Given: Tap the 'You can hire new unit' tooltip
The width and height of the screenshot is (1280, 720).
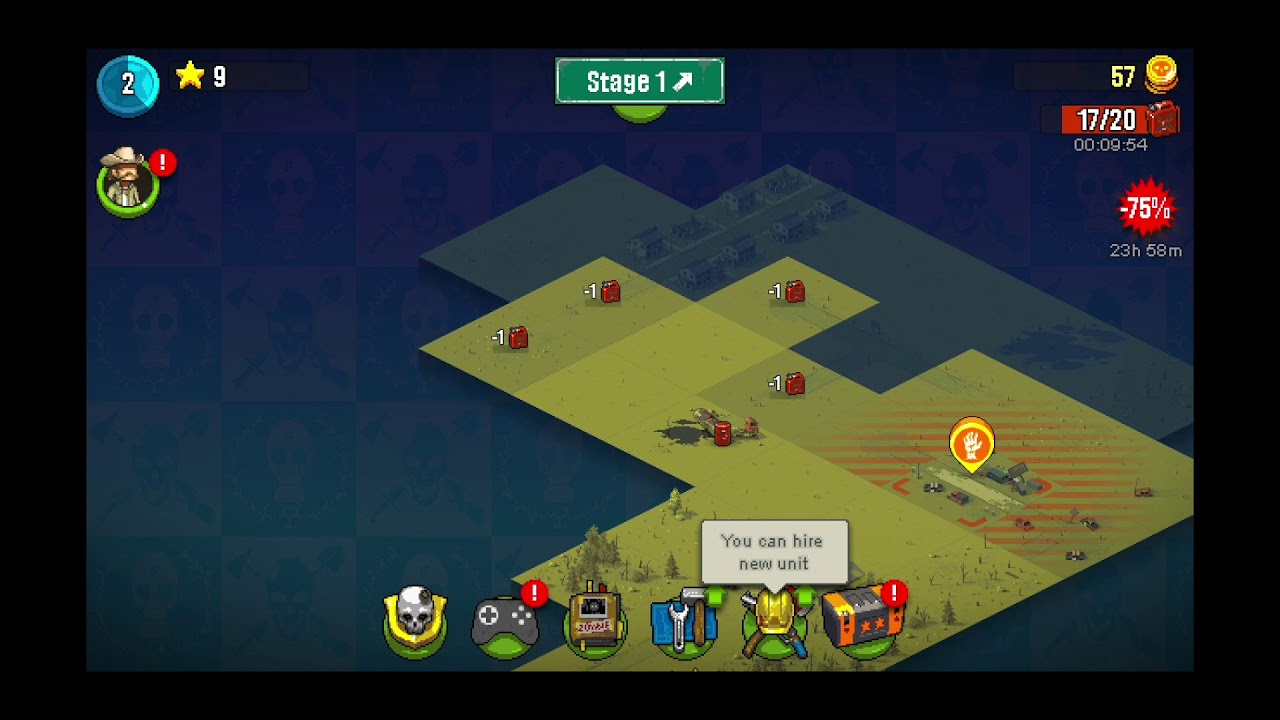Looking at the screenshot, I should 773,552.
